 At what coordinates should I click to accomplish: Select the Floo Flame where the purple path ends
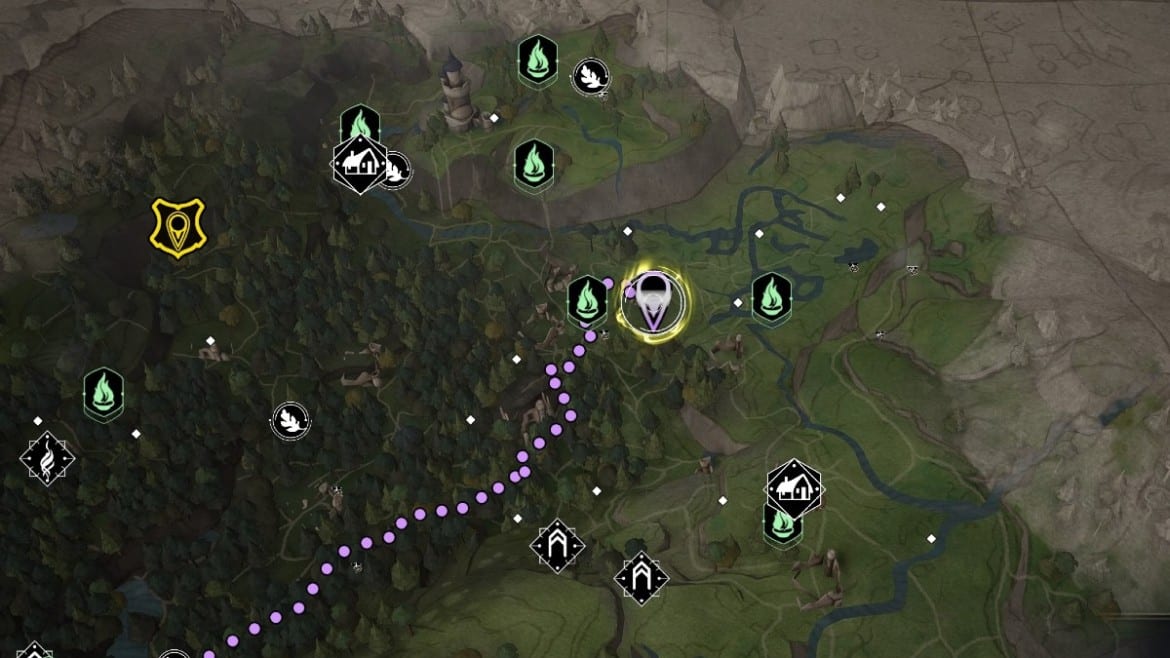pos(588,300)
